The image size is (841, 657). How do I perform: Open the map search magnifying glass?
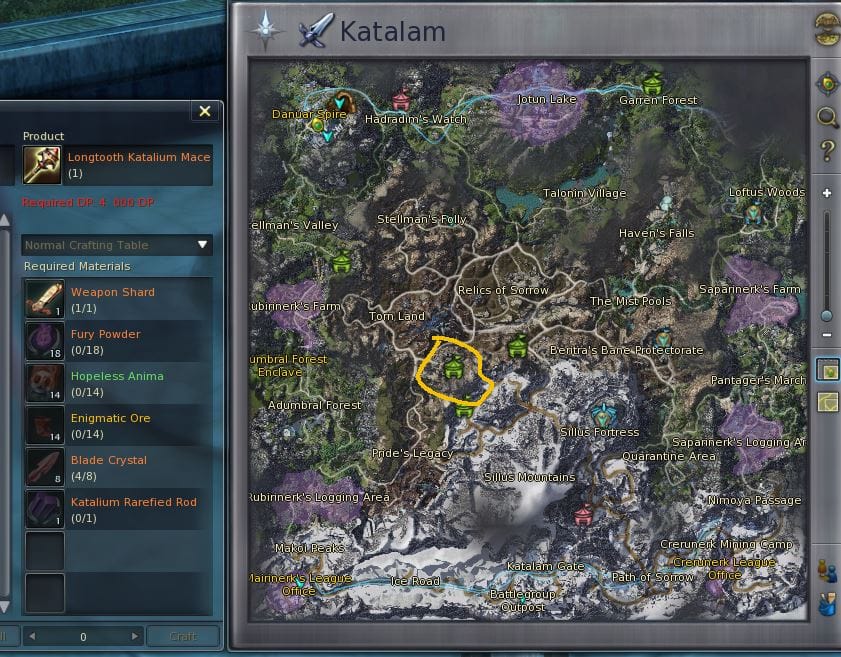point(827,118)
